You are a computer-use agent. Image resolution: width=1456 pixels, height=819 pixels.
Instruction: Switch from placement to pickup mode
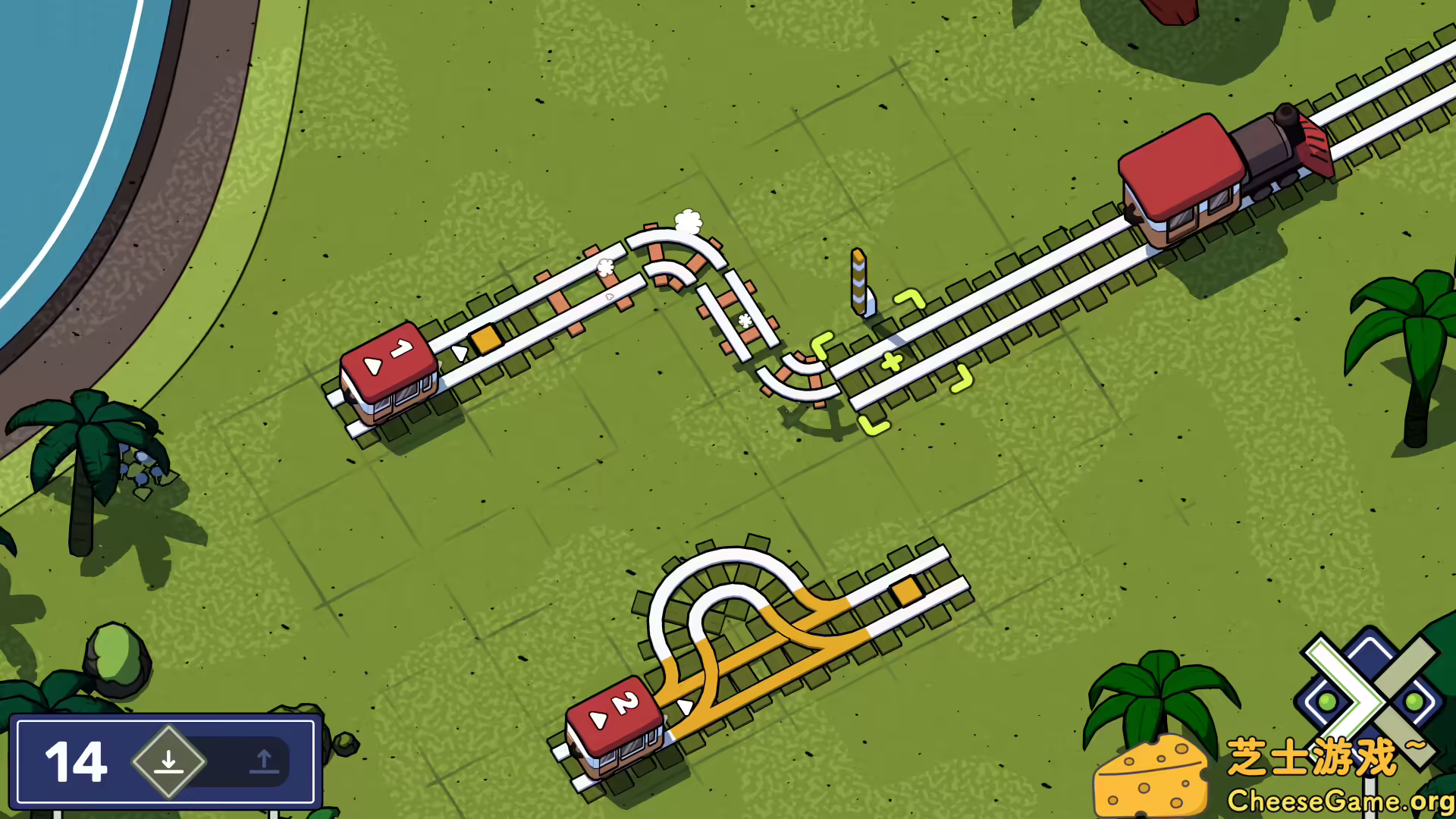click(x=264, y=762)
